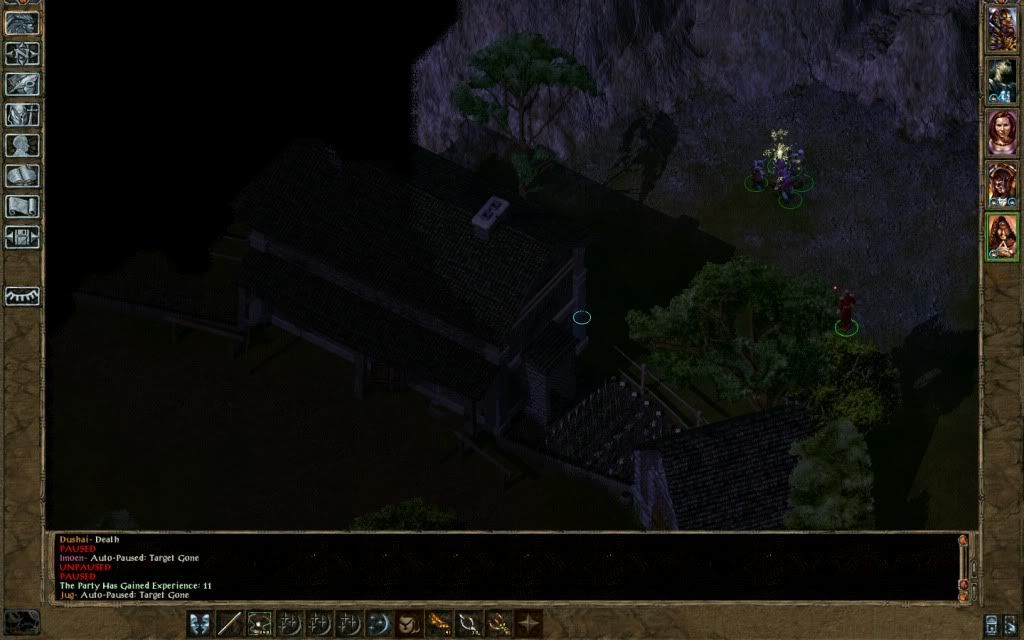
Task: Open the character record head-silhouette button
Action: point(22,146)
